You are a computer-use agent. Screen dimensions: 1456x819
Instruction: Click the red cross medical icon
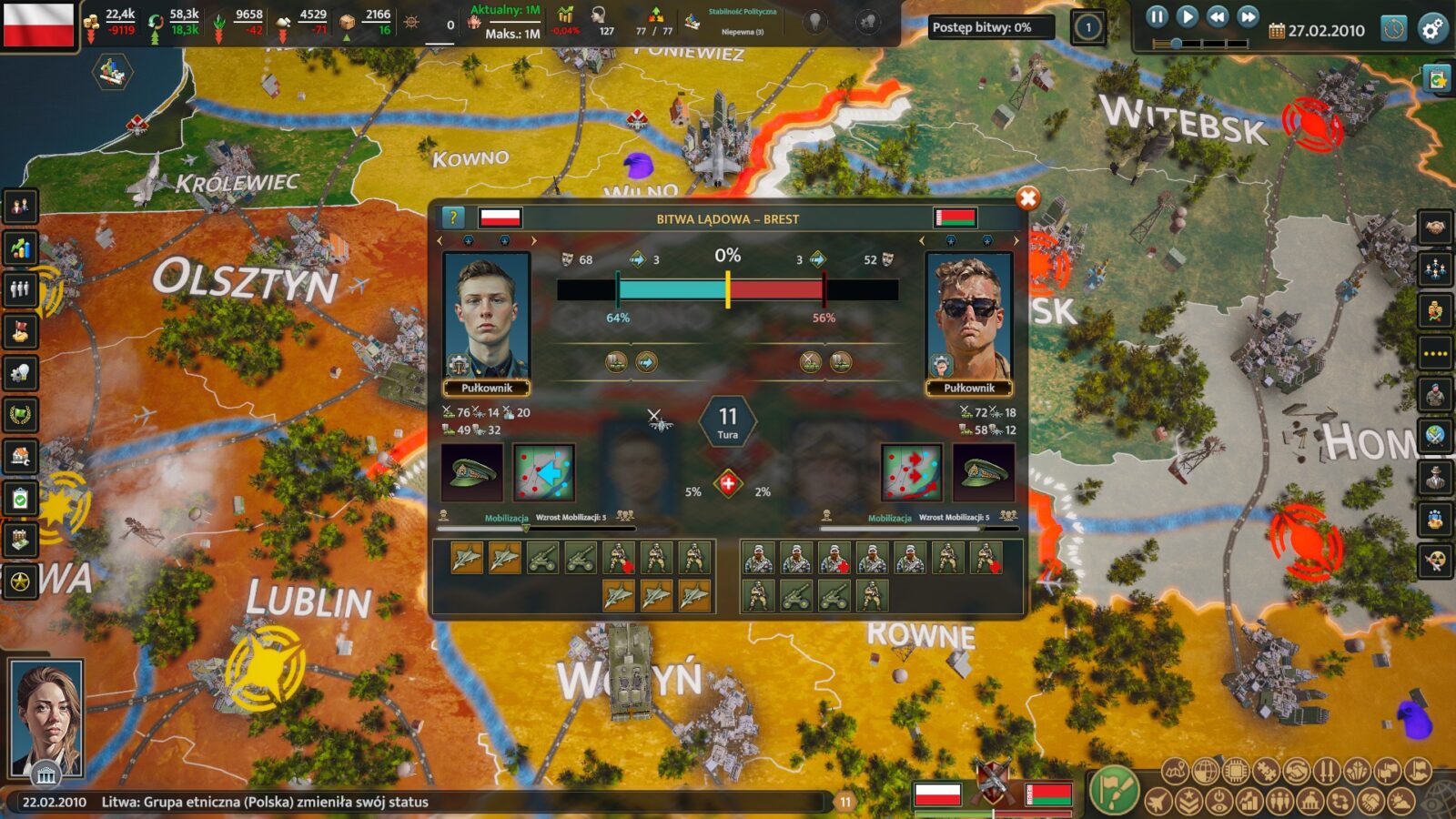(x=728, y=484)
